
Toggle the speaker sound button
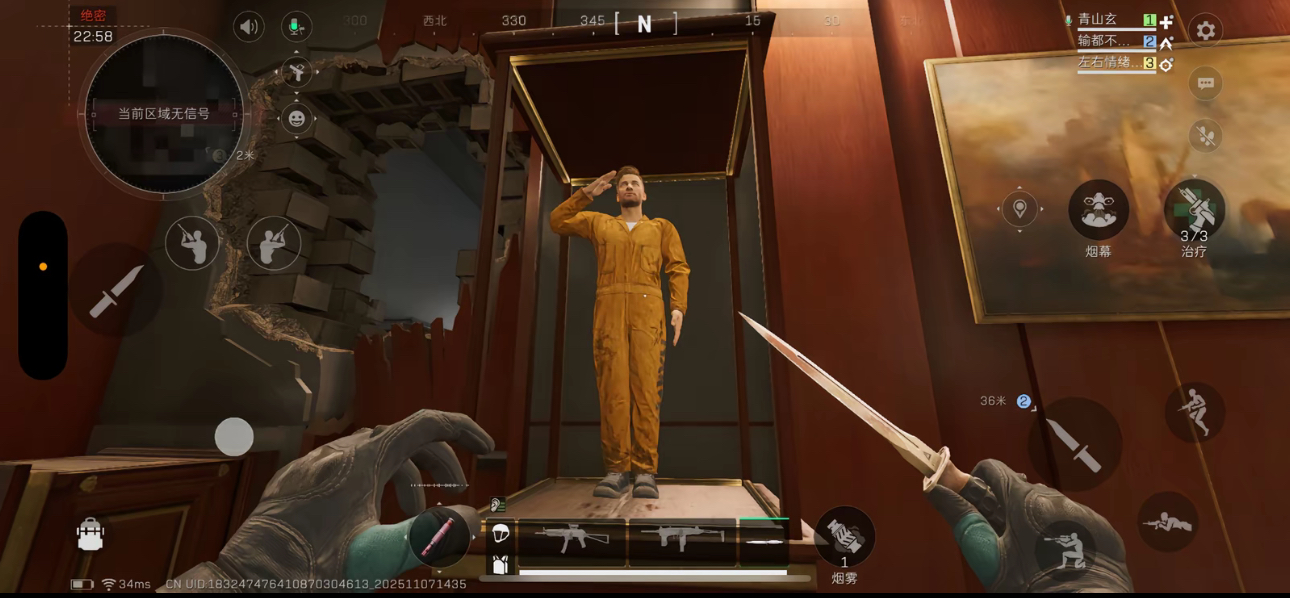click(x=249, y=27)
